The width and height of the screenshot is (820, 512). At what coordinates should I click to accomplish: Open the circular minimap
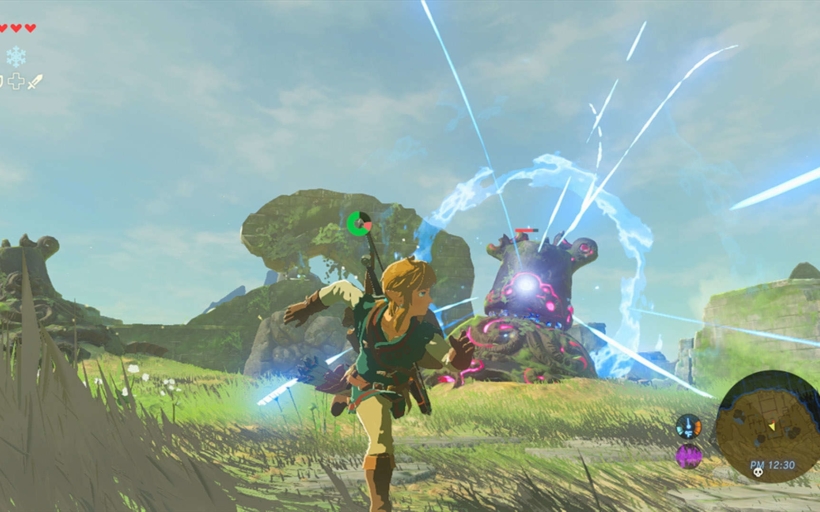point(767,424)
